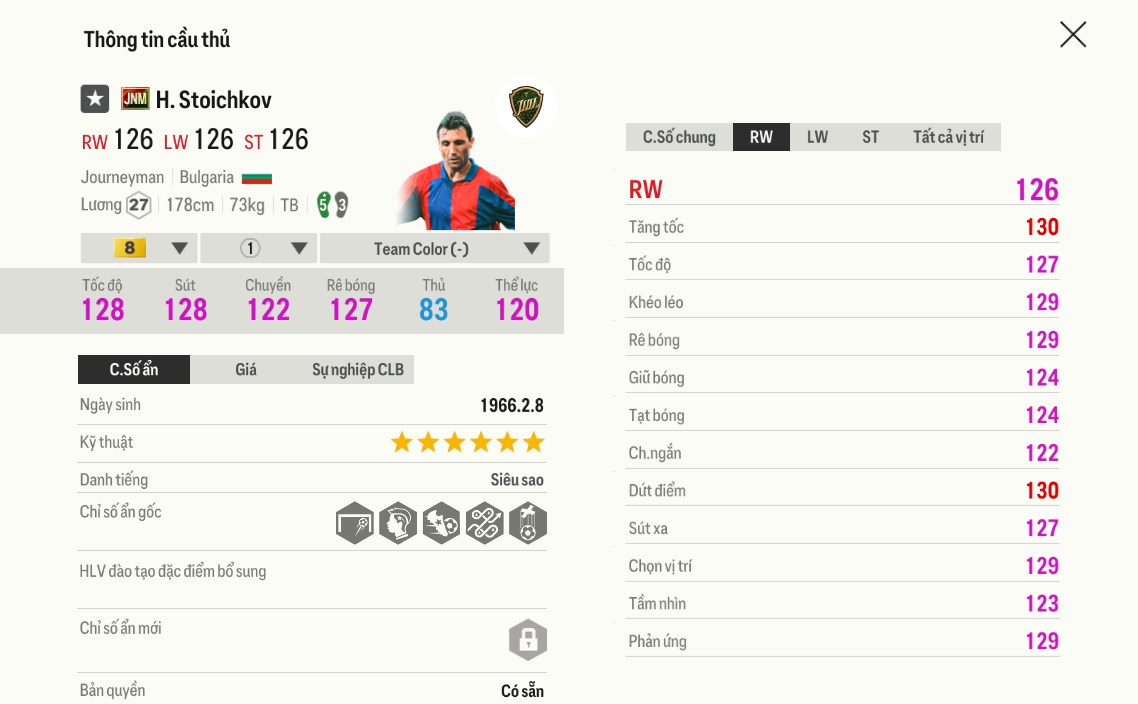
Task: Close the player info panel
Action: click(1073, 35)
